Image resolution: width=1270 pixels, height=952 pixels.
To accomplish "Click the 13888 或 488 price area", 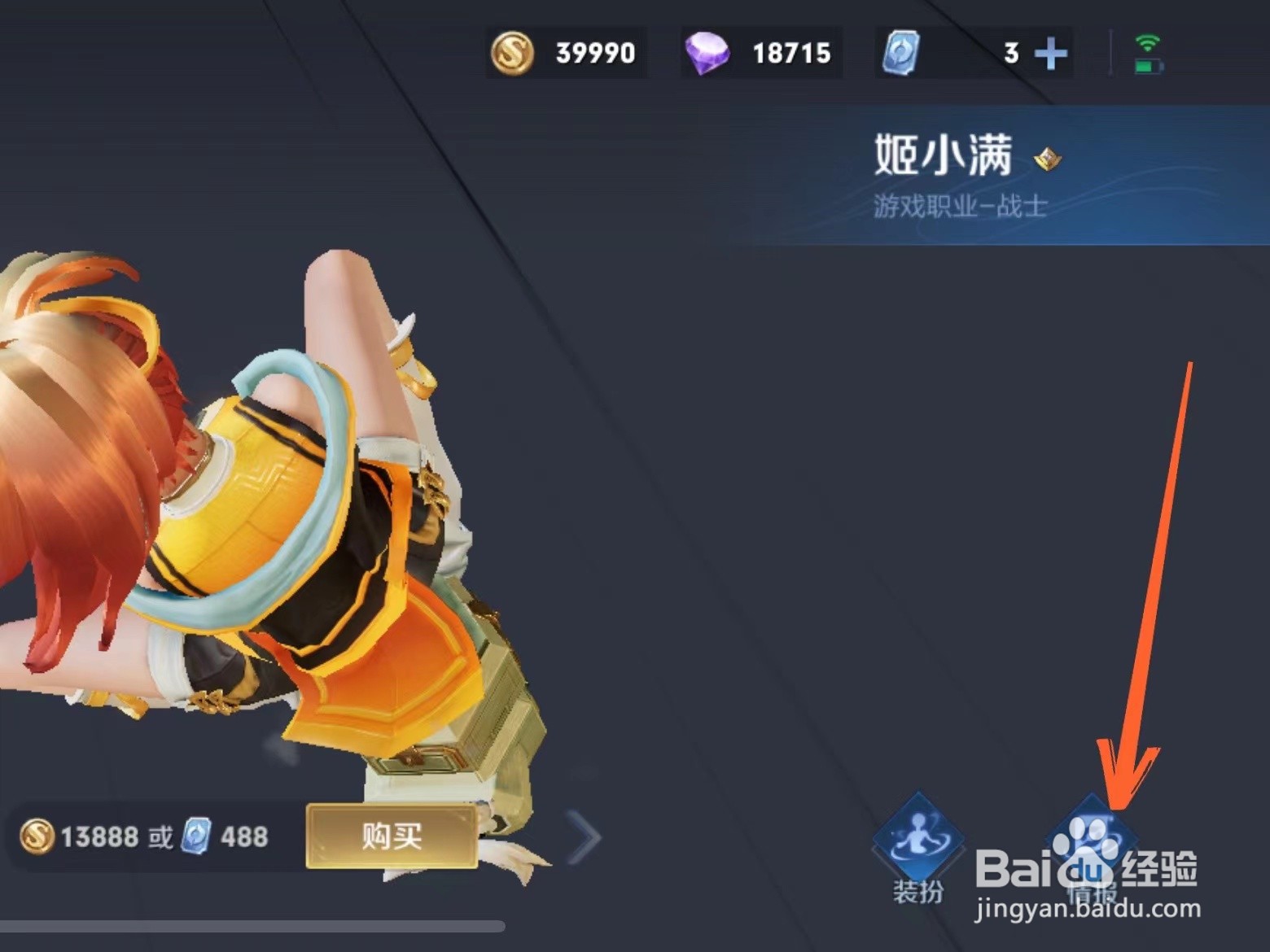I will pyautogui.click(x=142, y=836).
